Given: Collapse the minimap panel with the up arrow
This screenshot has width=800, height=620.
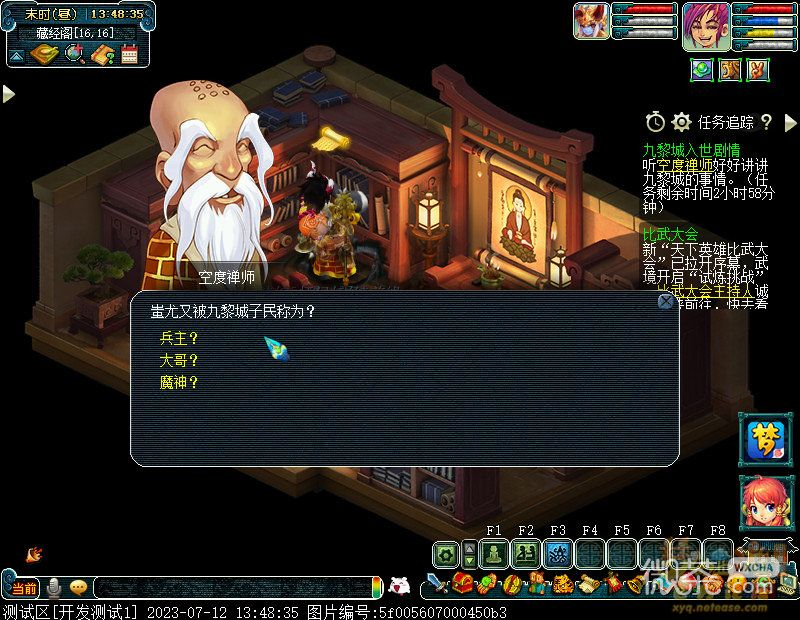Looking at the screenshot, I should pyautogui.click(x=17, y=54).
